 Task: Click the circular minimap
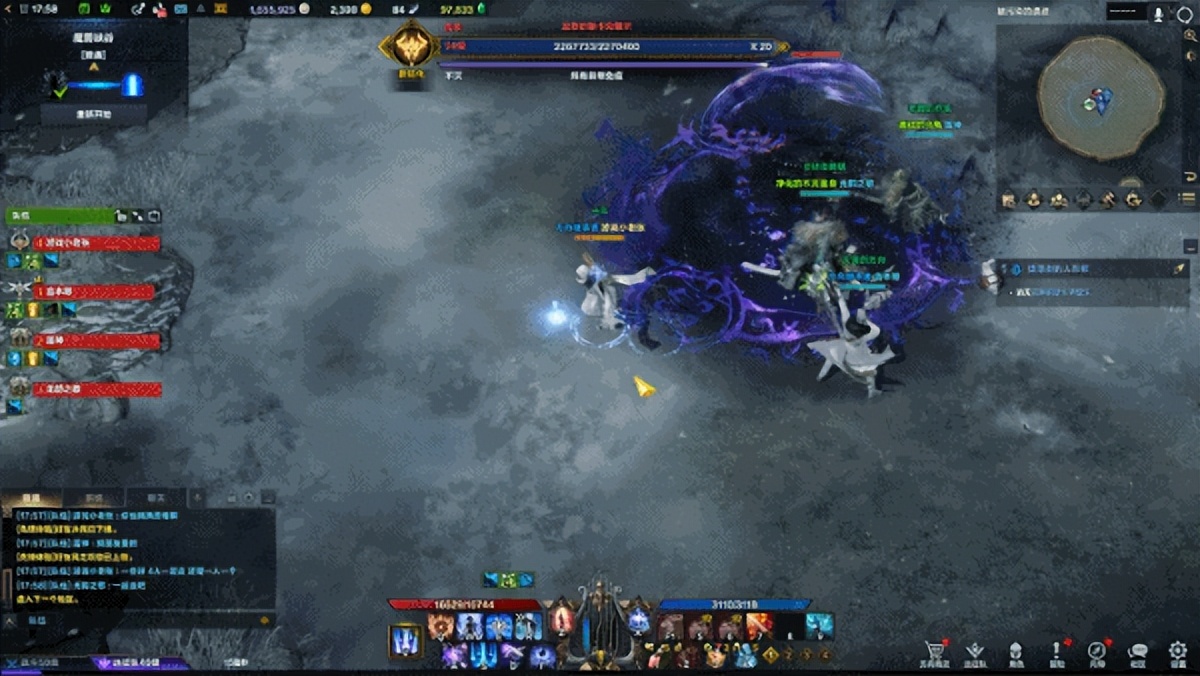pyautogui.click(x=1100, y=97)
